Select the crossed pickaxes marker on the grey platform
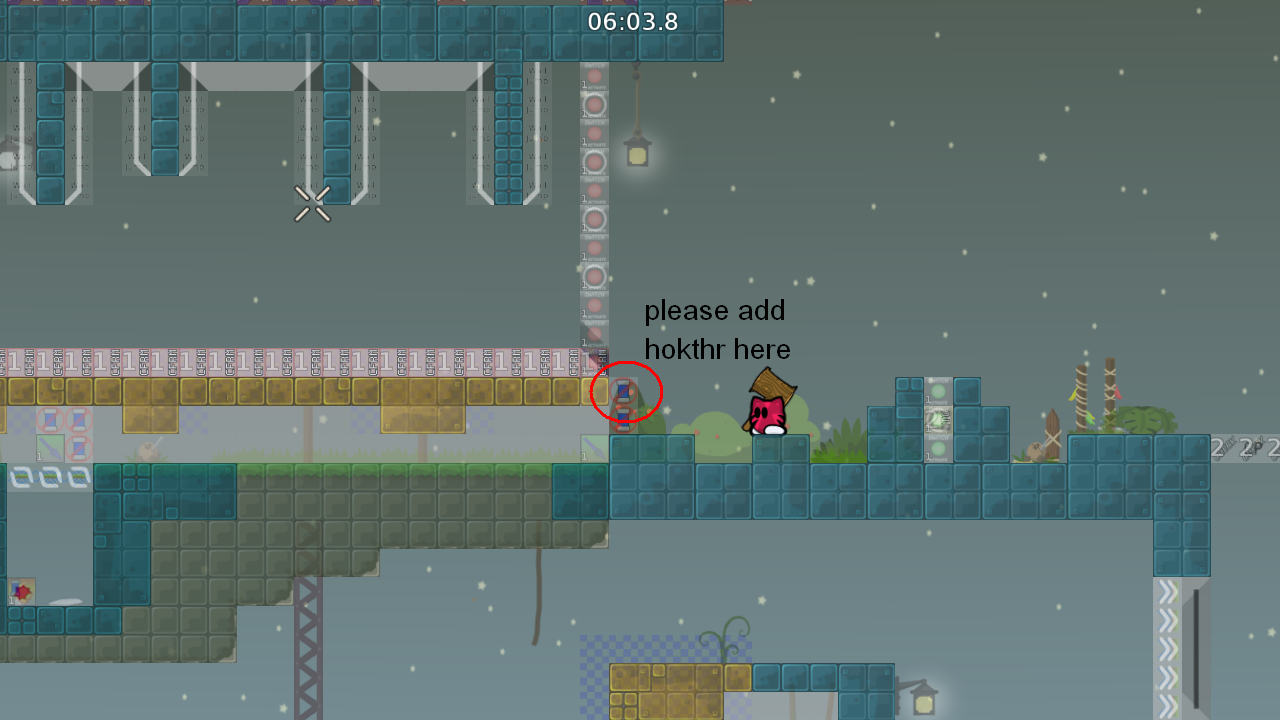This screenshot has height=720, width=1280. coord(312,204)
